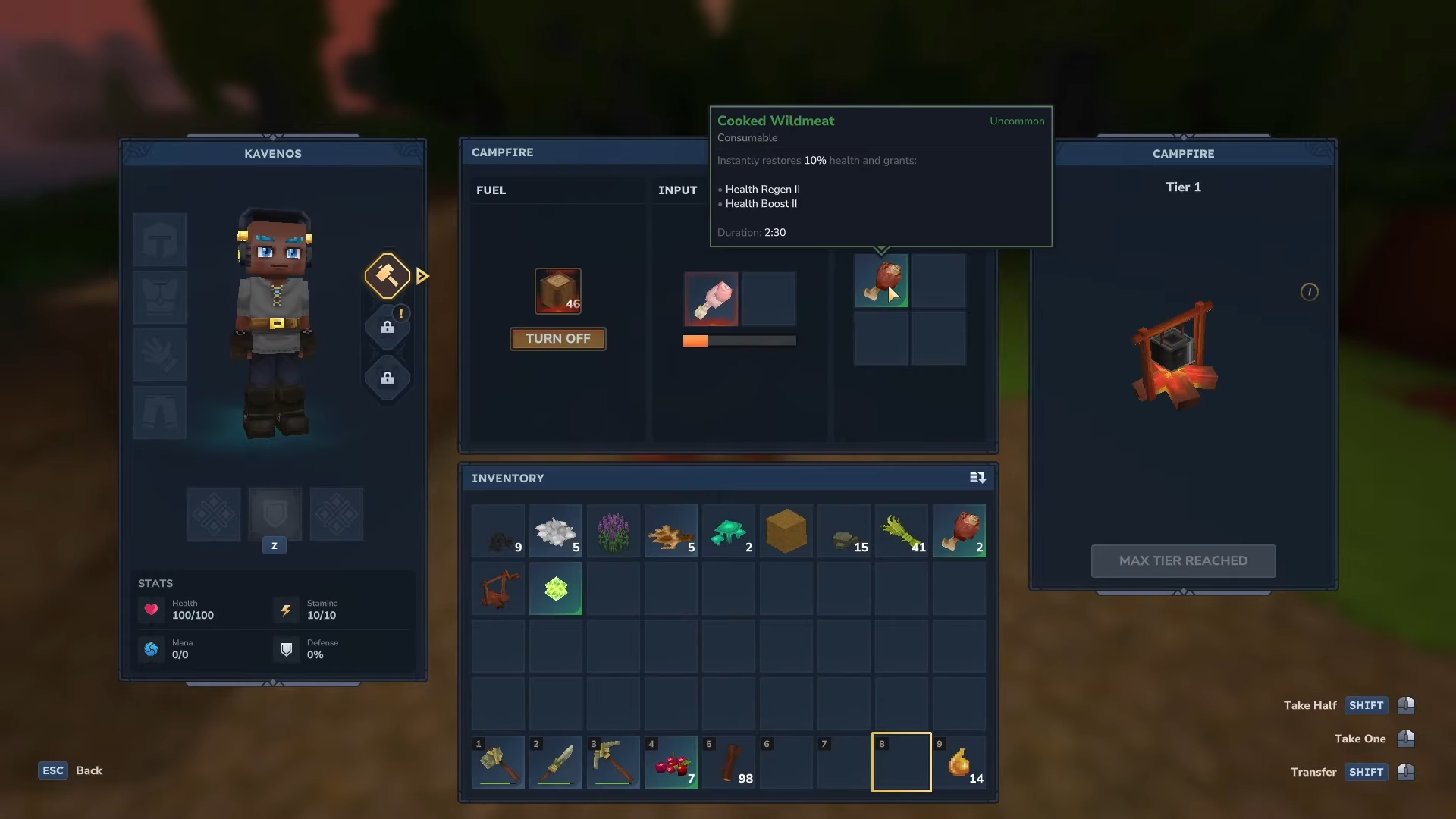Select the green crystal in the inventory
1456x819 pixels.
[555, 588]
